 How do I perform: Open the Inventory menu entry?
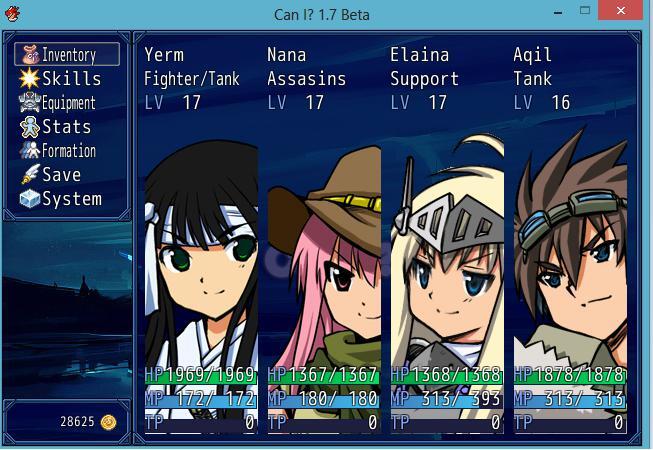67,55
